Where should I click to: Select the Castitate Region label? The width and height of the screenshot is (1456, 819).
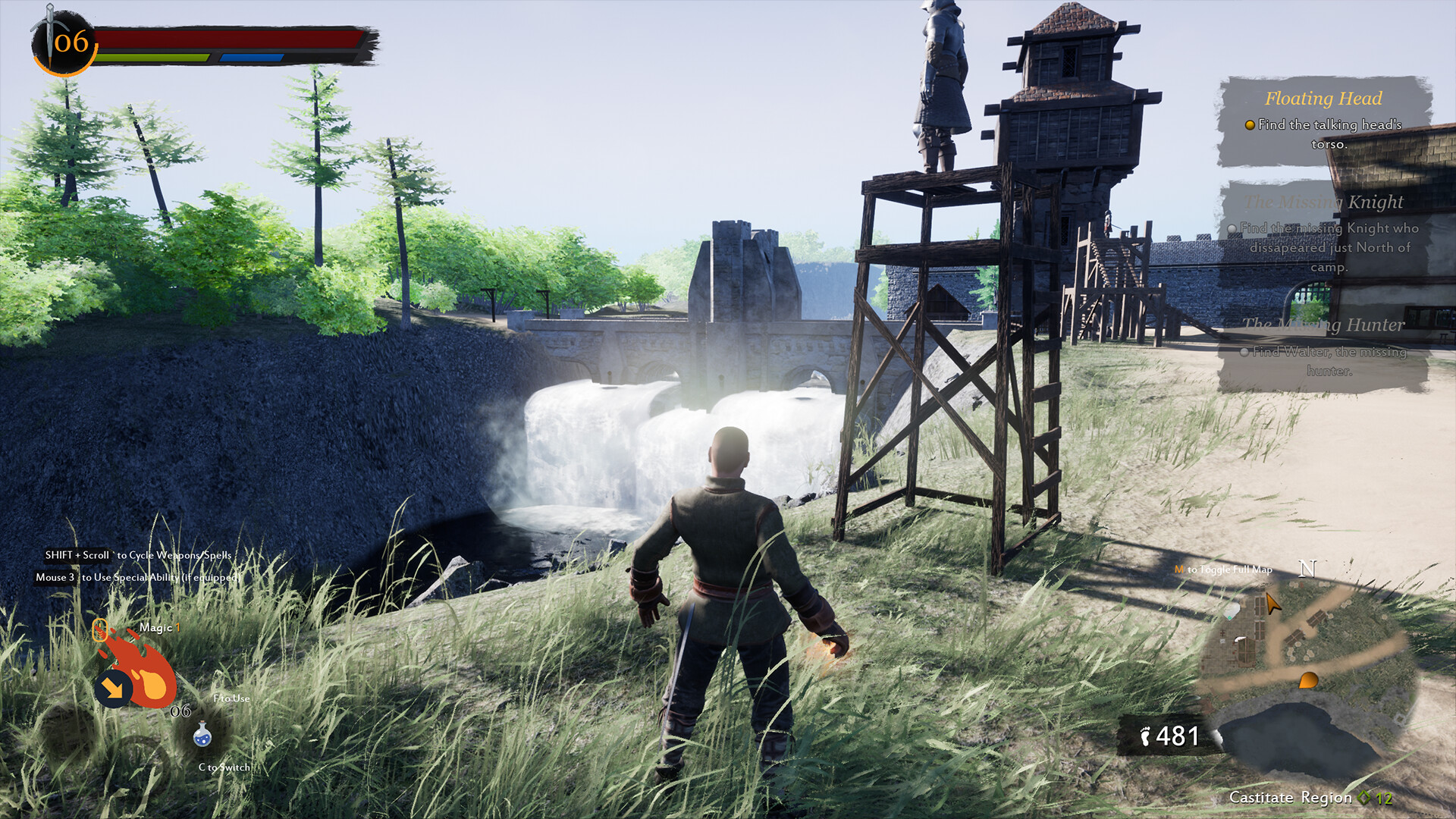(x=1291, y=797)
